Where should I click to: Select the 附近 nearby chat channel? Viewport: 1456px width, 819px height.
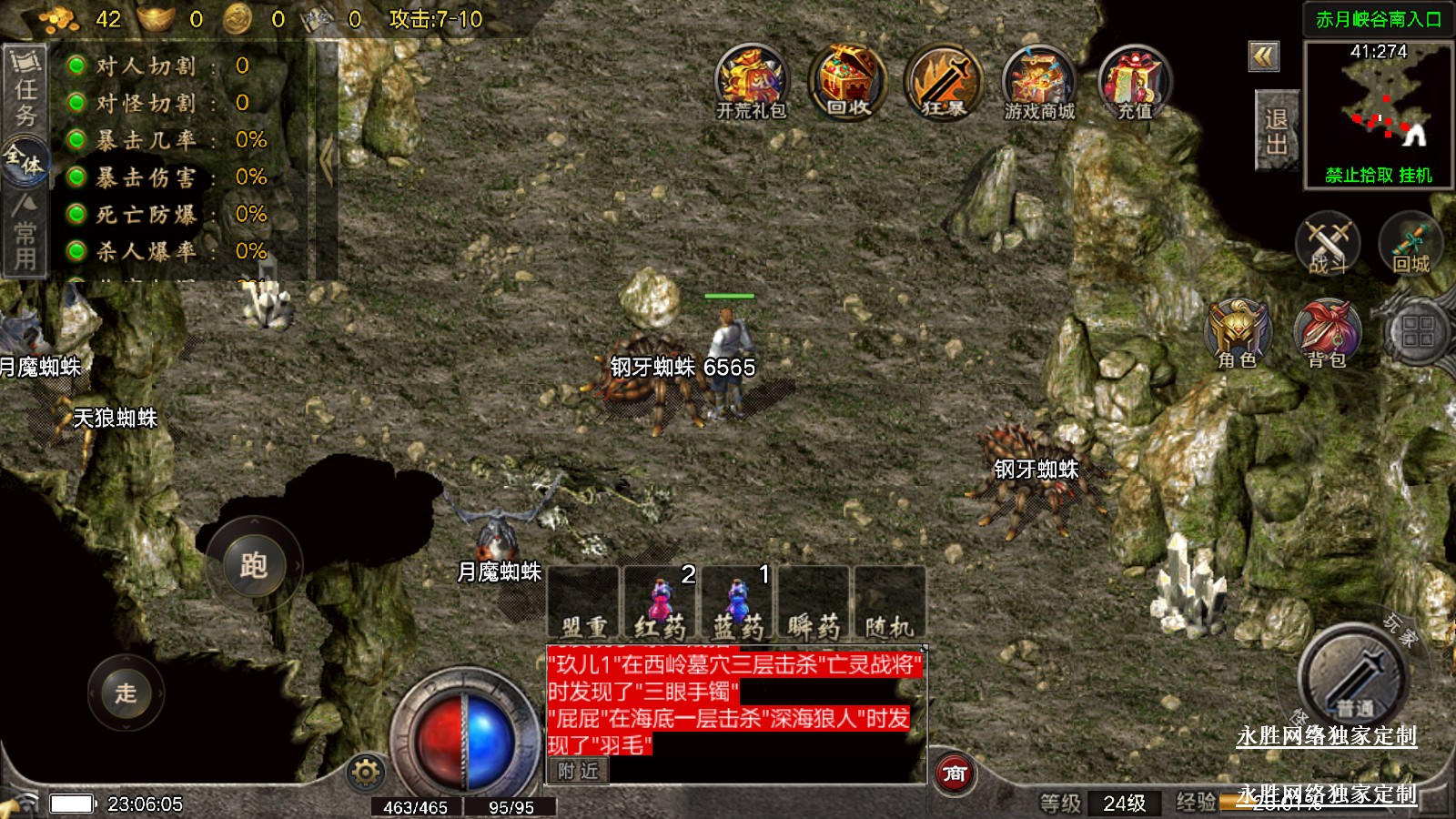579,771
